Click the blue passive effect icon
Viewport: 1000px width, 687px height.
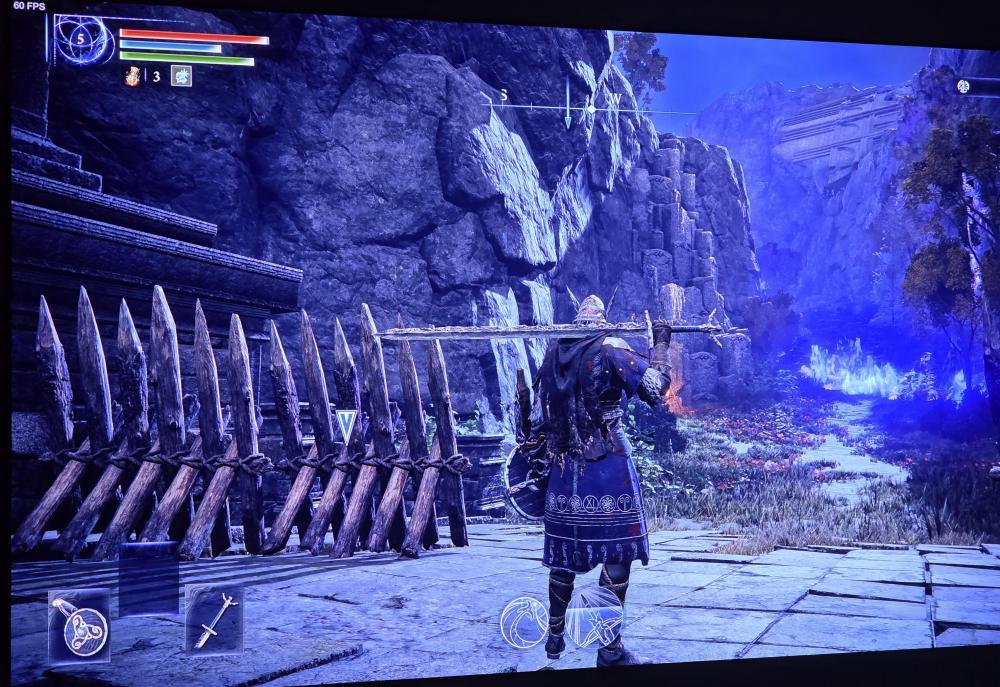click(181, 75)
